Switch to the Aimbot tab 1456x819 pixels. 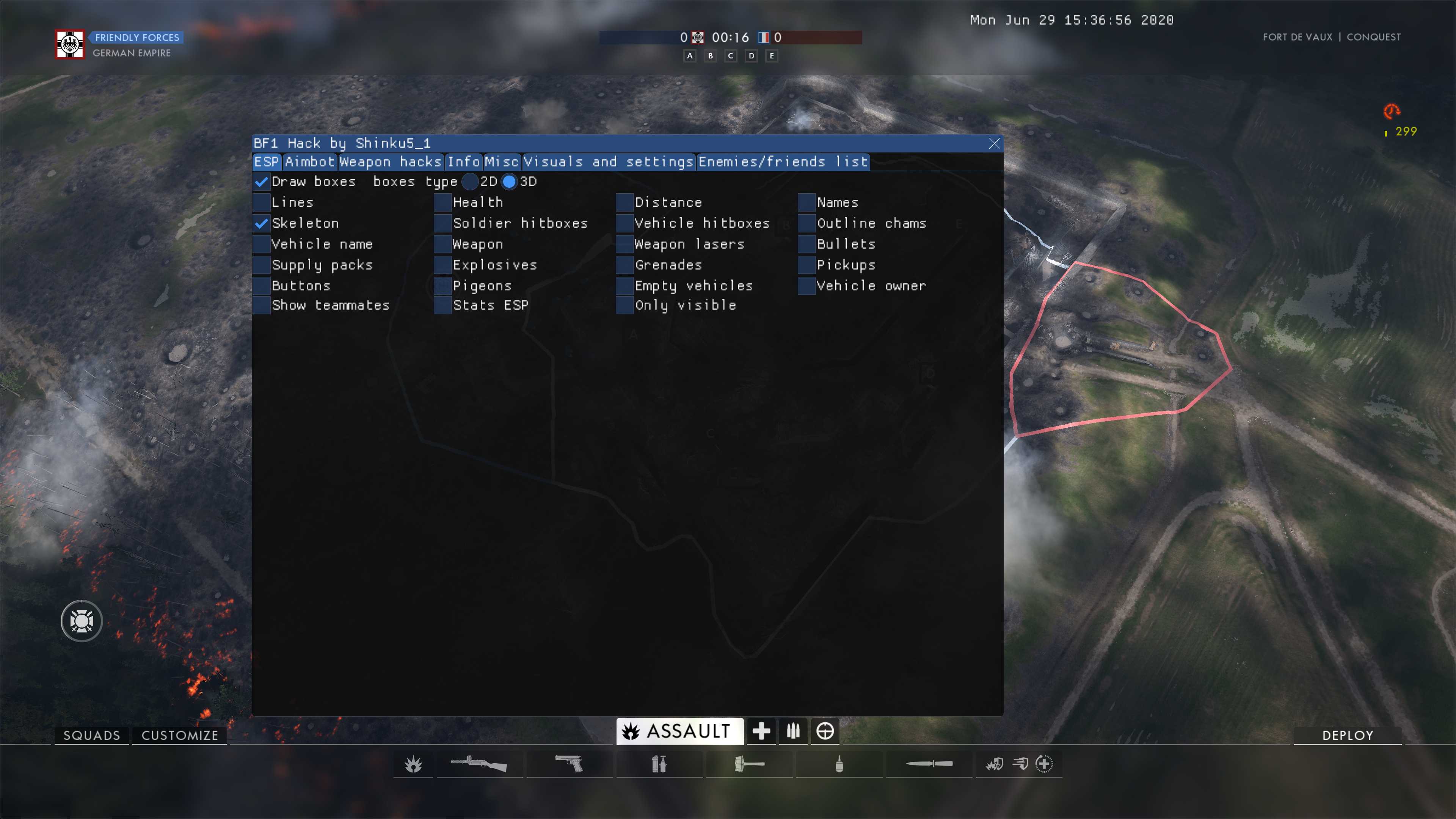point(309,162)
